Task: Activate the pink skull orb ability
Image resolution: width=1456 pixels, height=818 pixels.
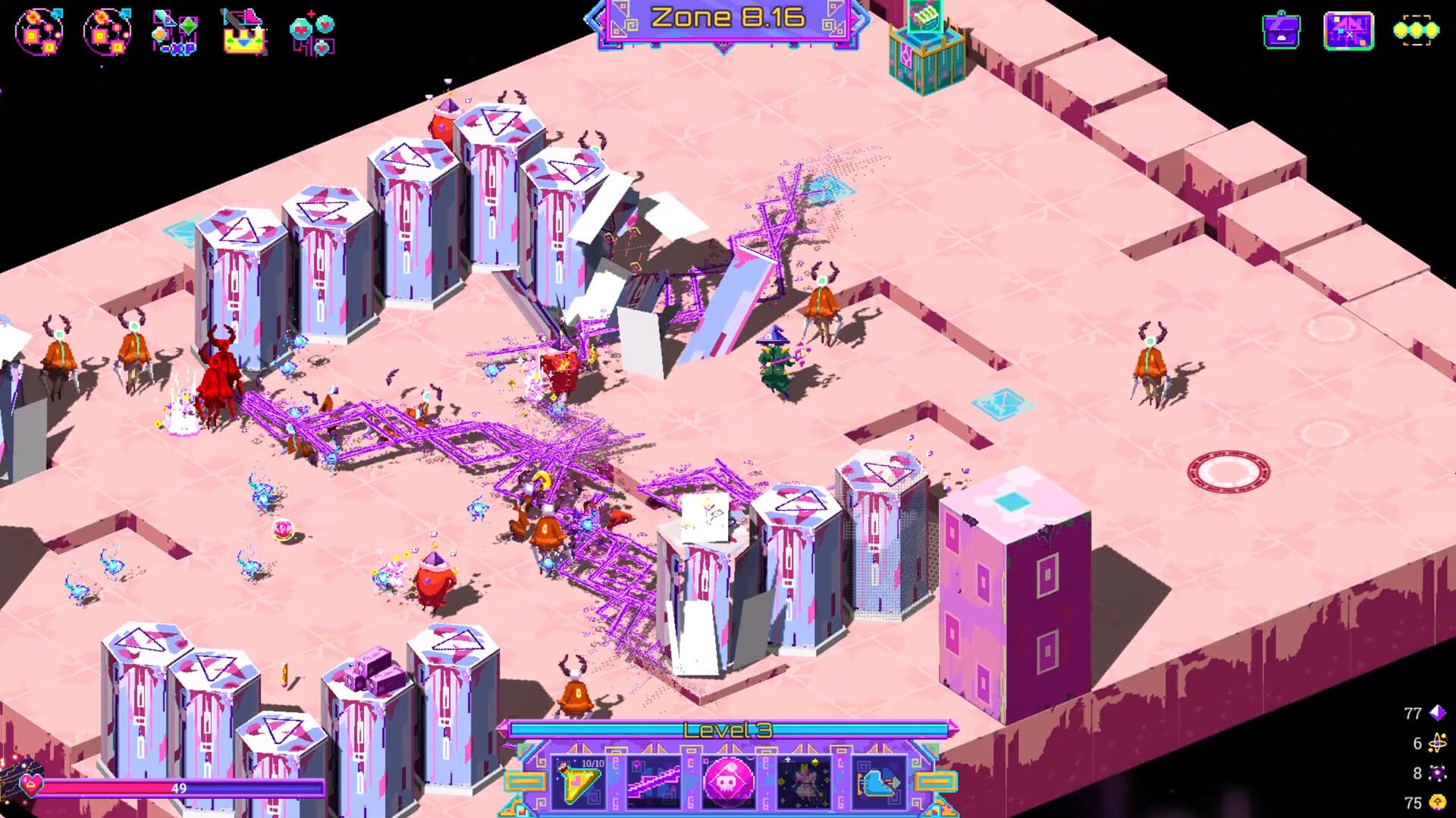Action: tap(728, 782)
